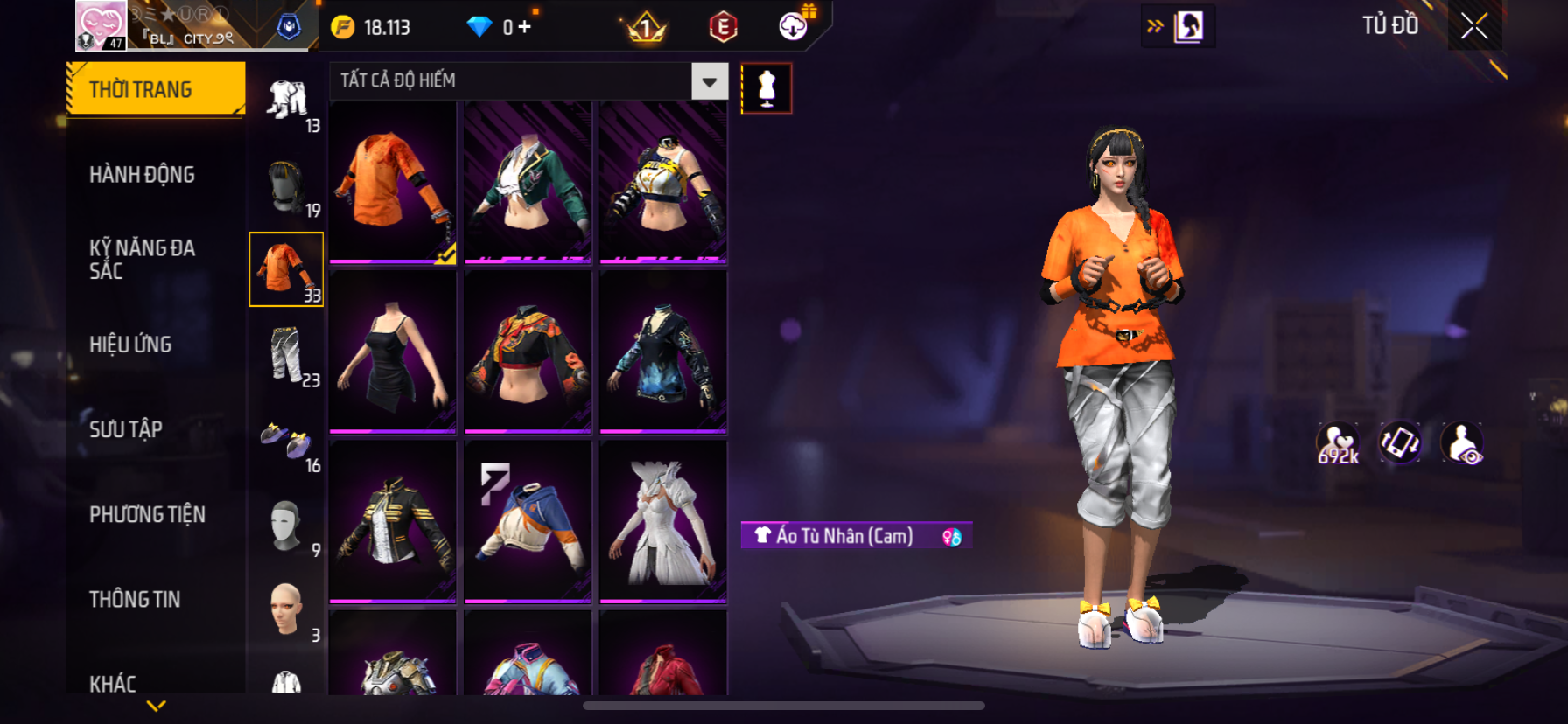Pick the green jacket with white shirt

point(528,182)
